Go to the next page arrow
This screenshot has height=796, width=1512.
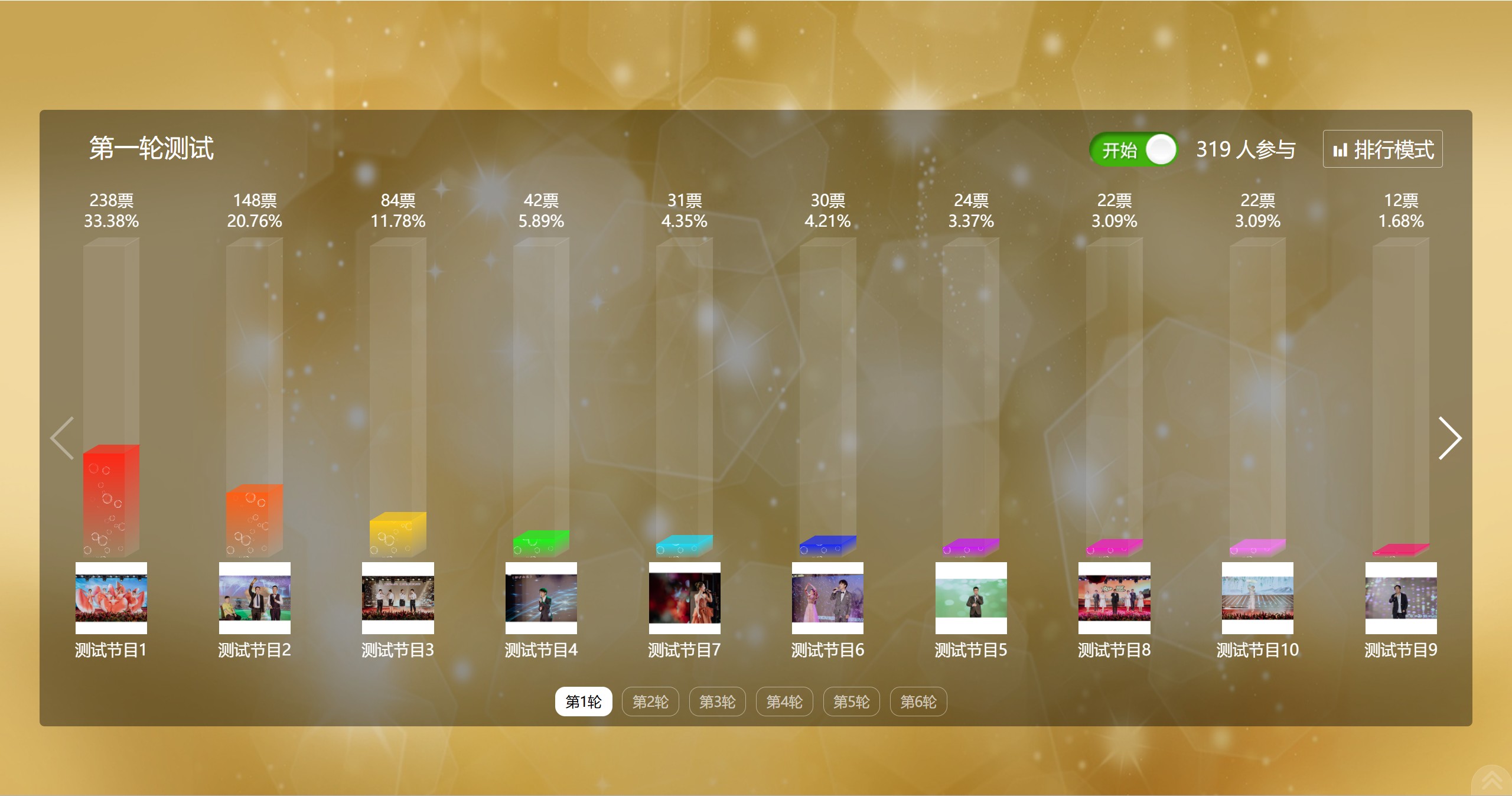click(x=1449, y=438)
